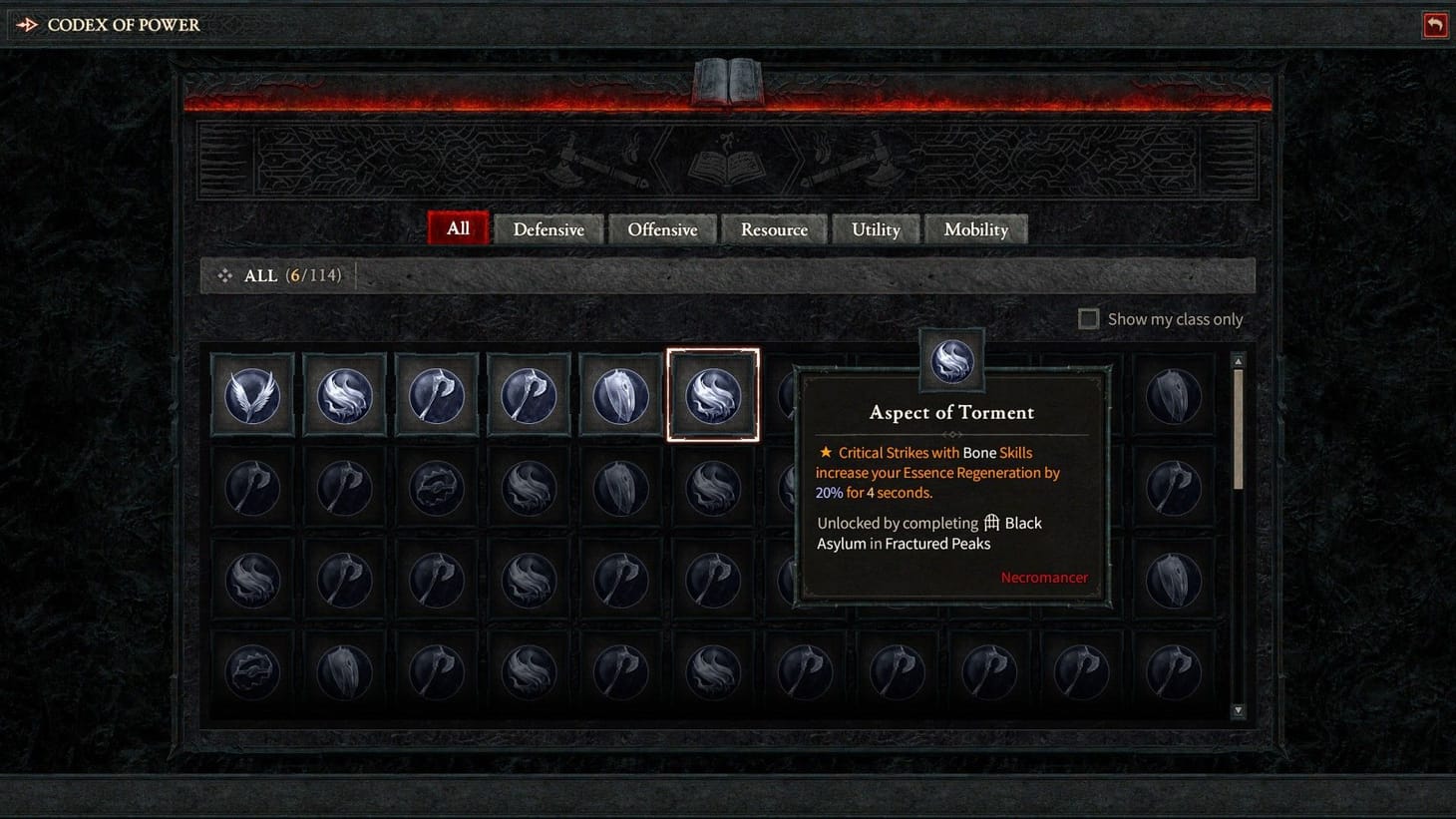Image resolution: width=1456 pixels, height=819 pixels.
Task: Toggle the Show my class only checkbox
Action: click(1088, 318)
